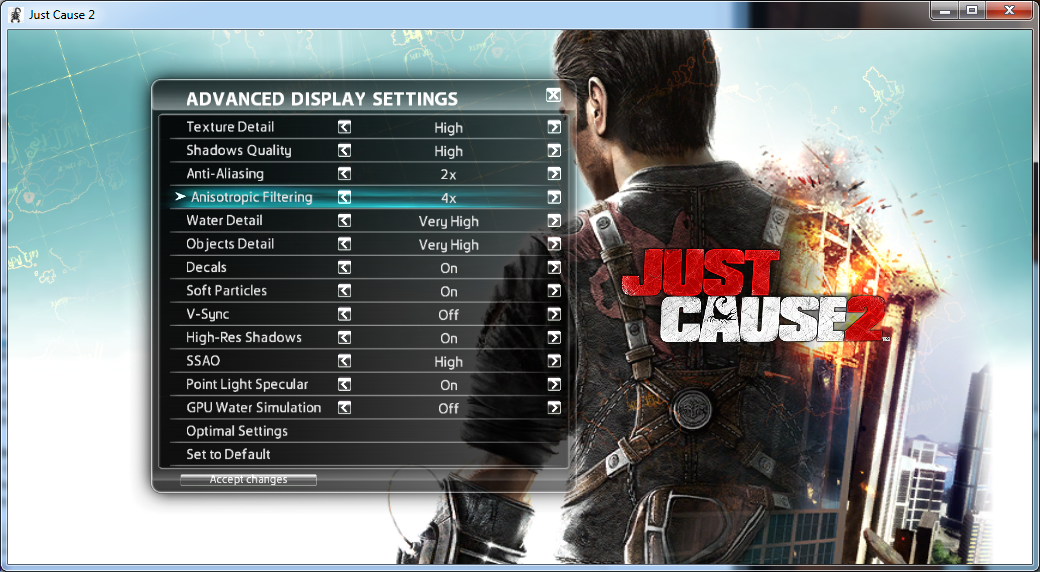Select Set to Default option
This screenshot has width=1040, height=572.
228,454
